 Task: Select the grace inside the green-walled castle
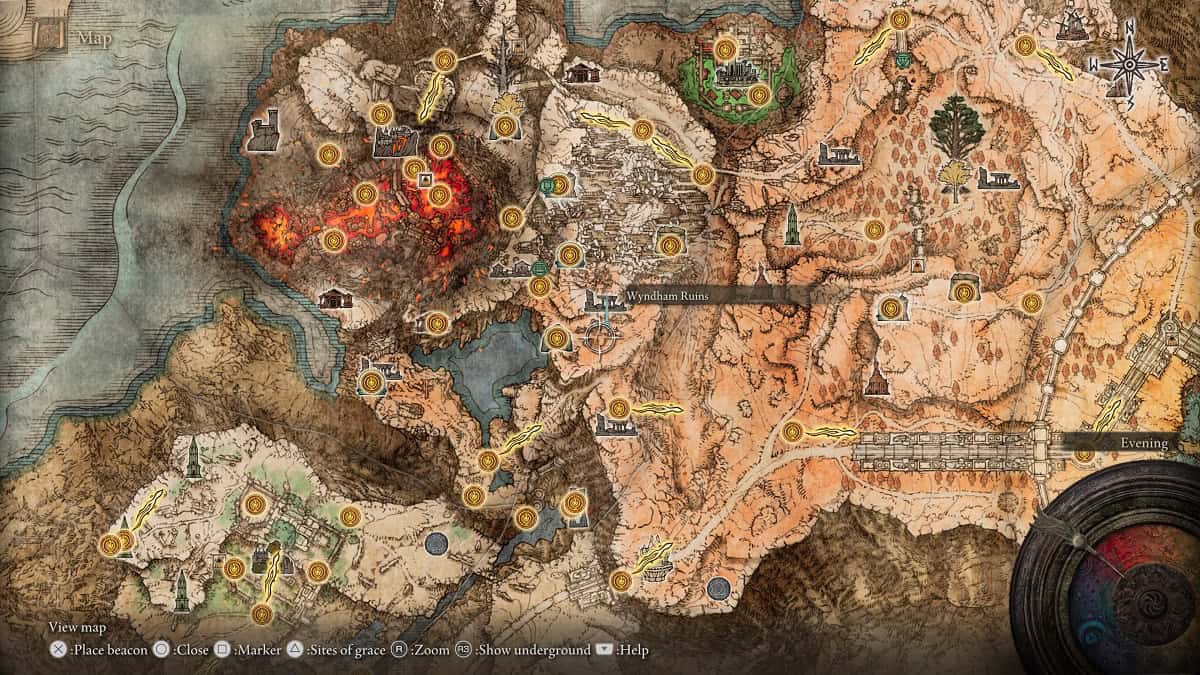[759, 95]
